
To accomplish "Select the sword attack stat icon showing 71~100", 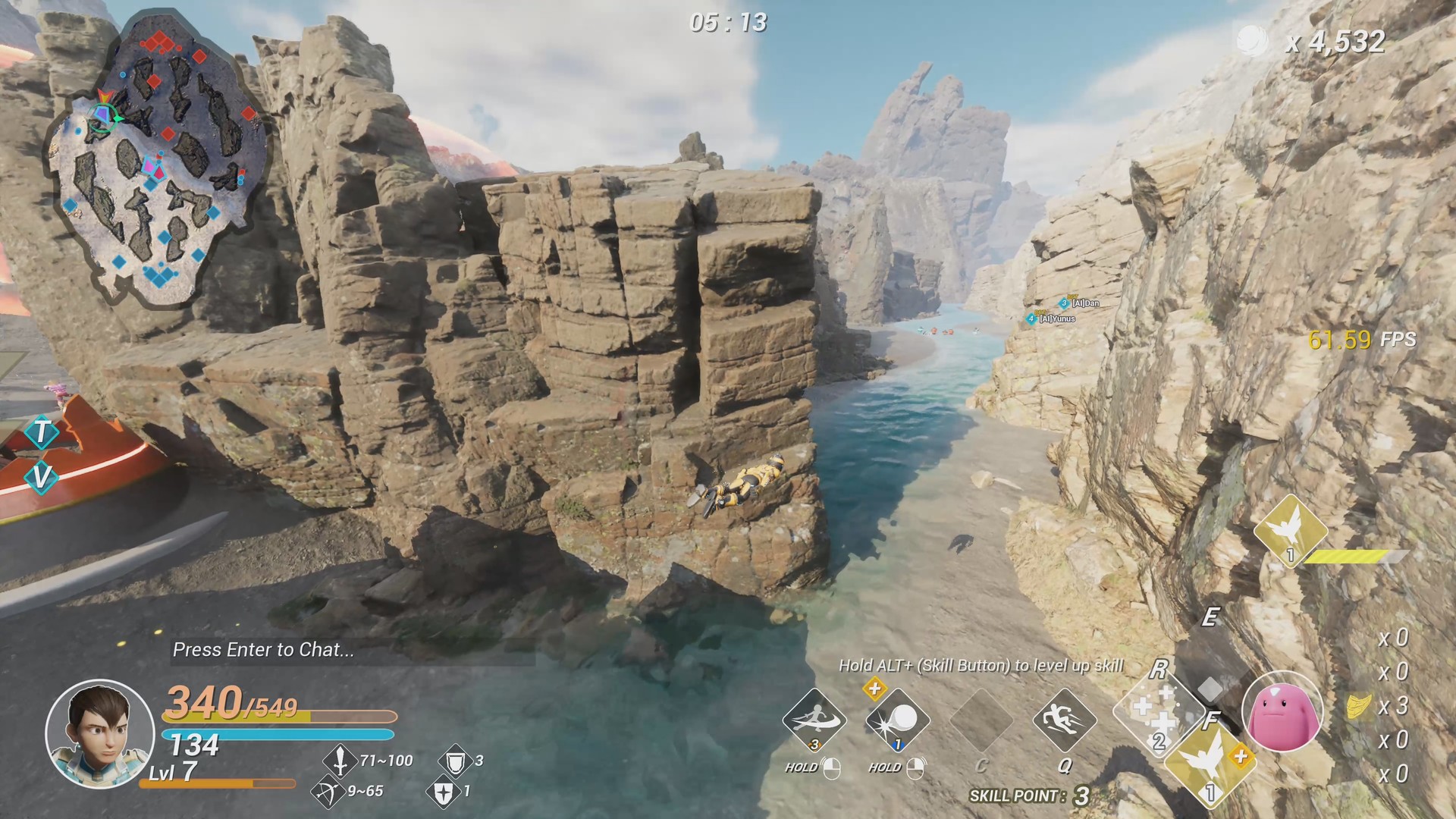I will click(339, 761).
